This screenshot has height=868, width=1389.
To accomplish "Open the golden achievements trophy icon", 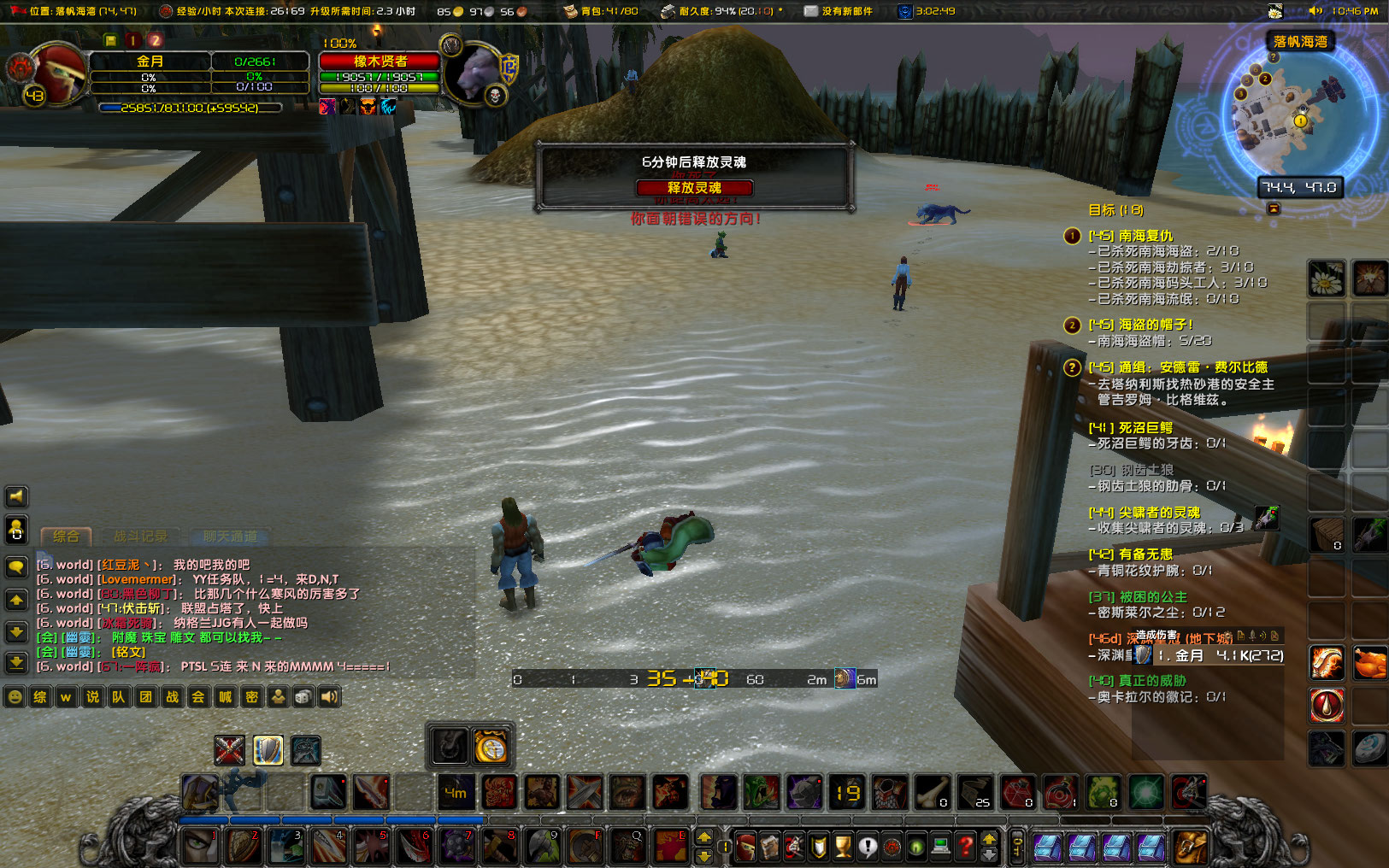I will [843, 847].
